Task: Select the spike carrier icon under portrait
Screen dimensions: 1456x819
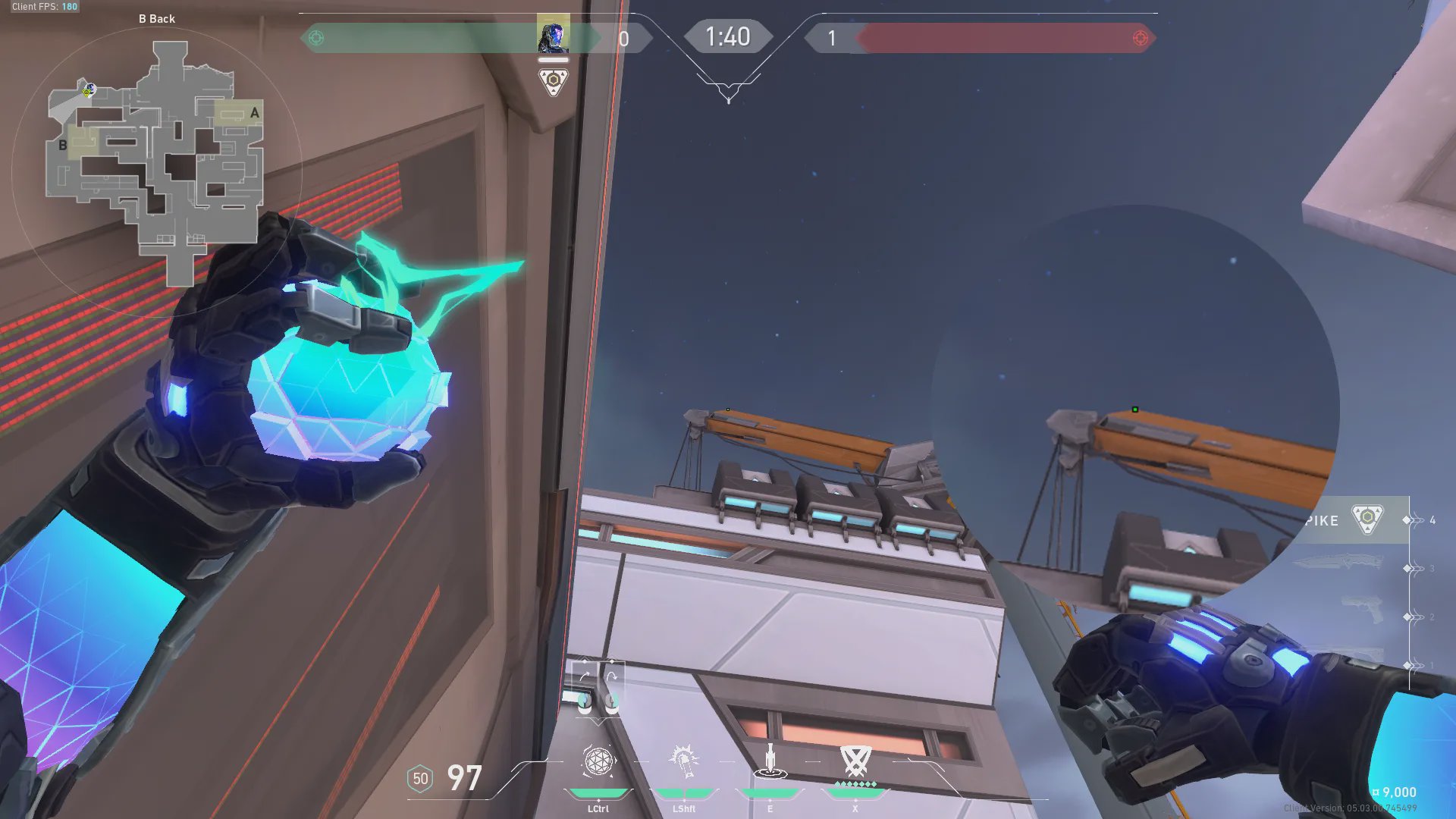Action: coord(553,81)
